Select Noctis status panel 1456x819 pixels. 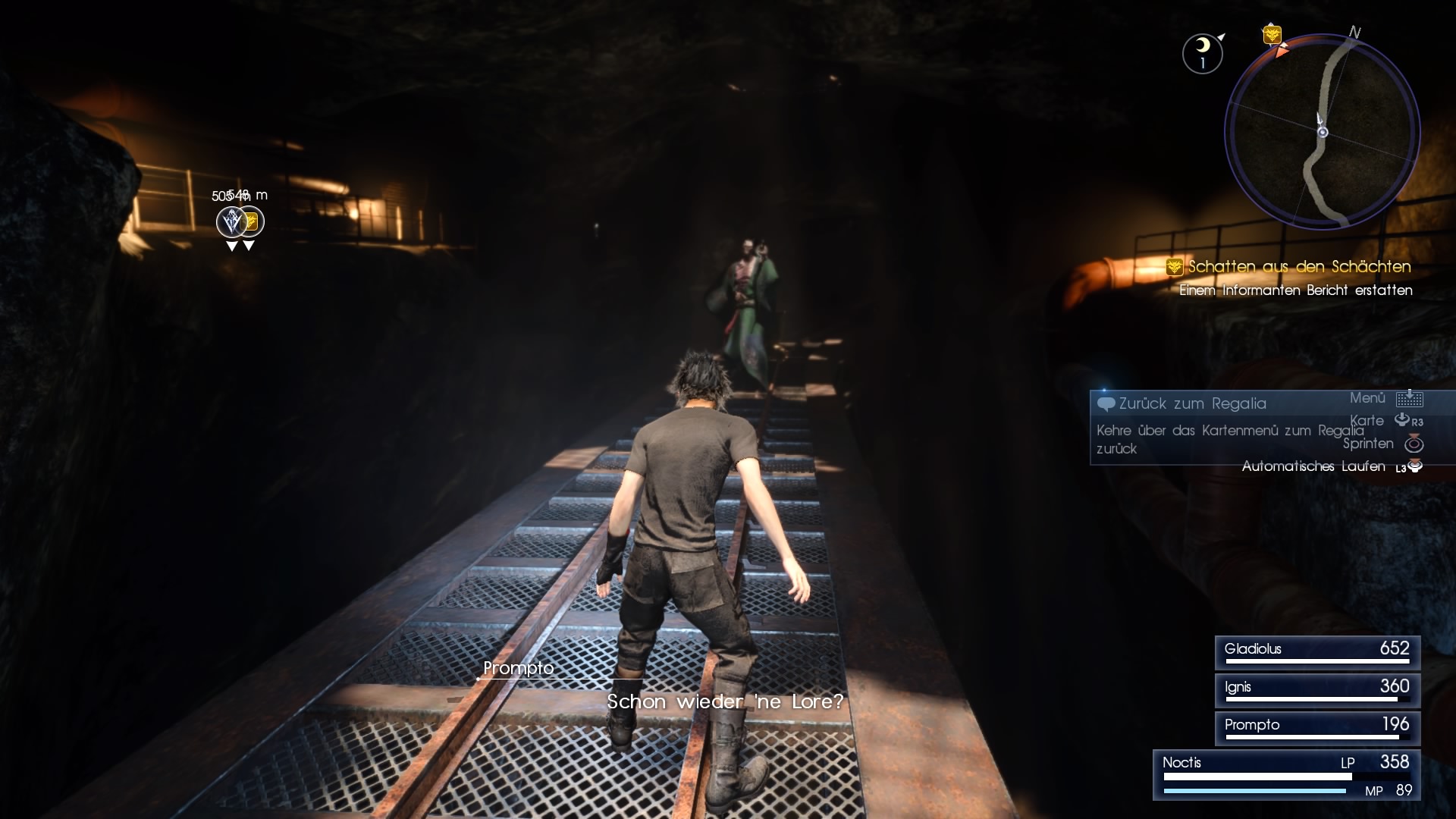click(1287, 774)
